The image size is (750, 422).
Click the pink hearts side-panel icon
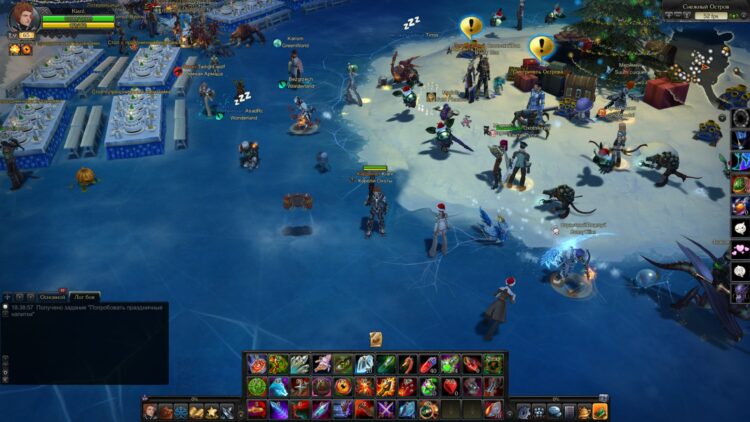click(x=740, y=249)
